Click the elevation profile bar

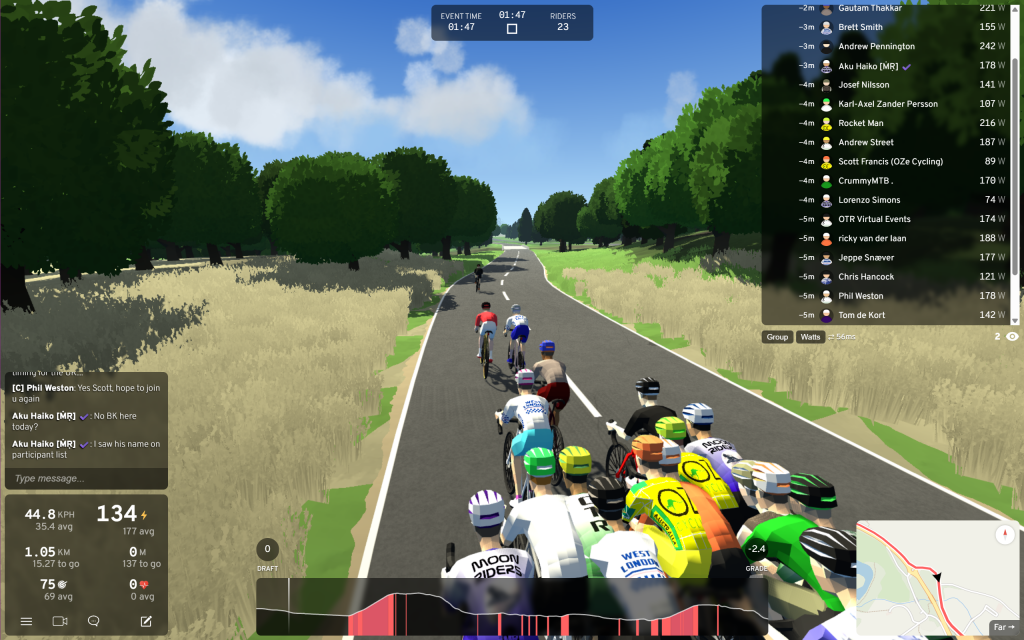click(x=510, y=607)
